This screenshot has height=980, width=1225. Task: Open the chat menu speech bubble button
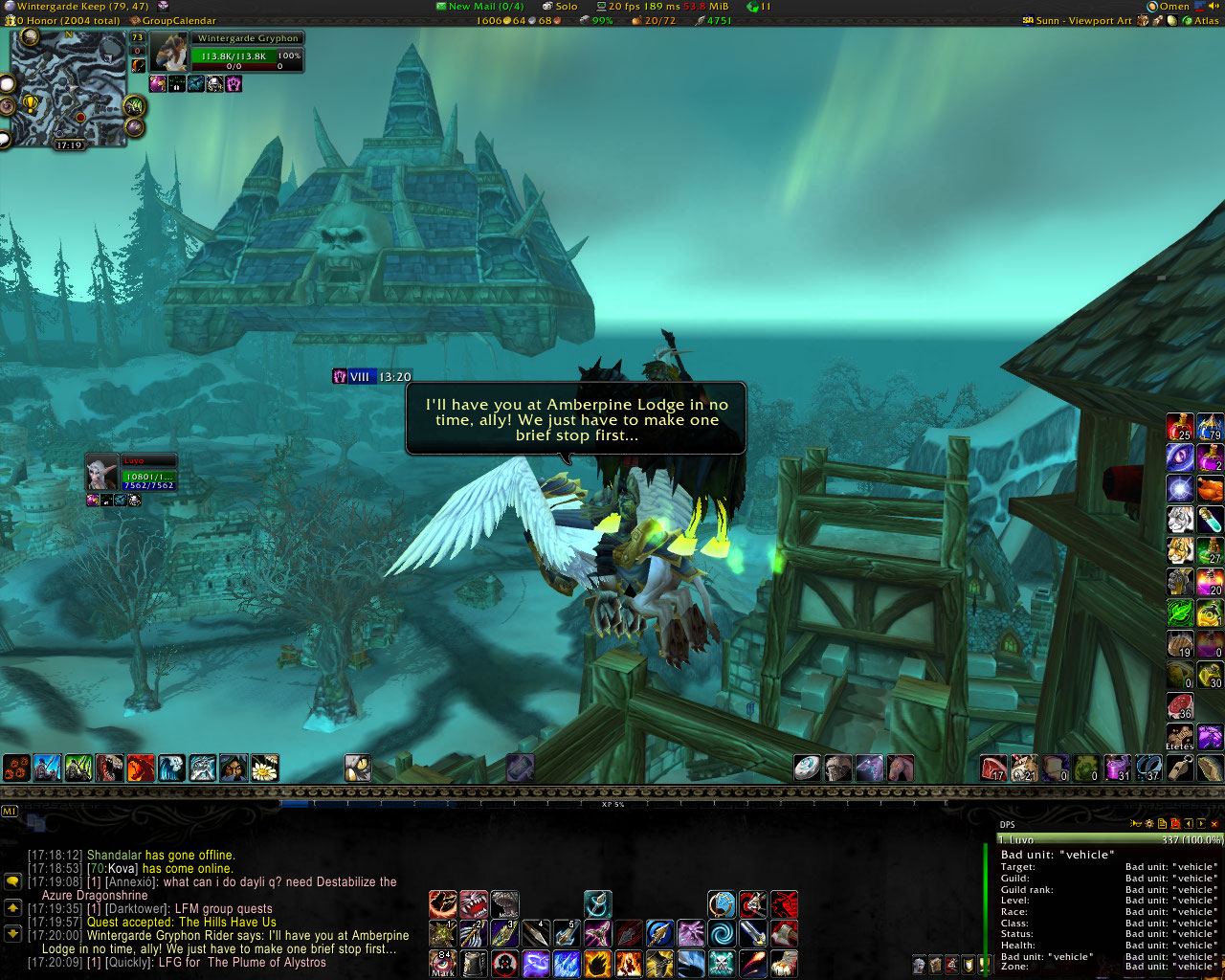pyautogui.click(x=13, y=881)
